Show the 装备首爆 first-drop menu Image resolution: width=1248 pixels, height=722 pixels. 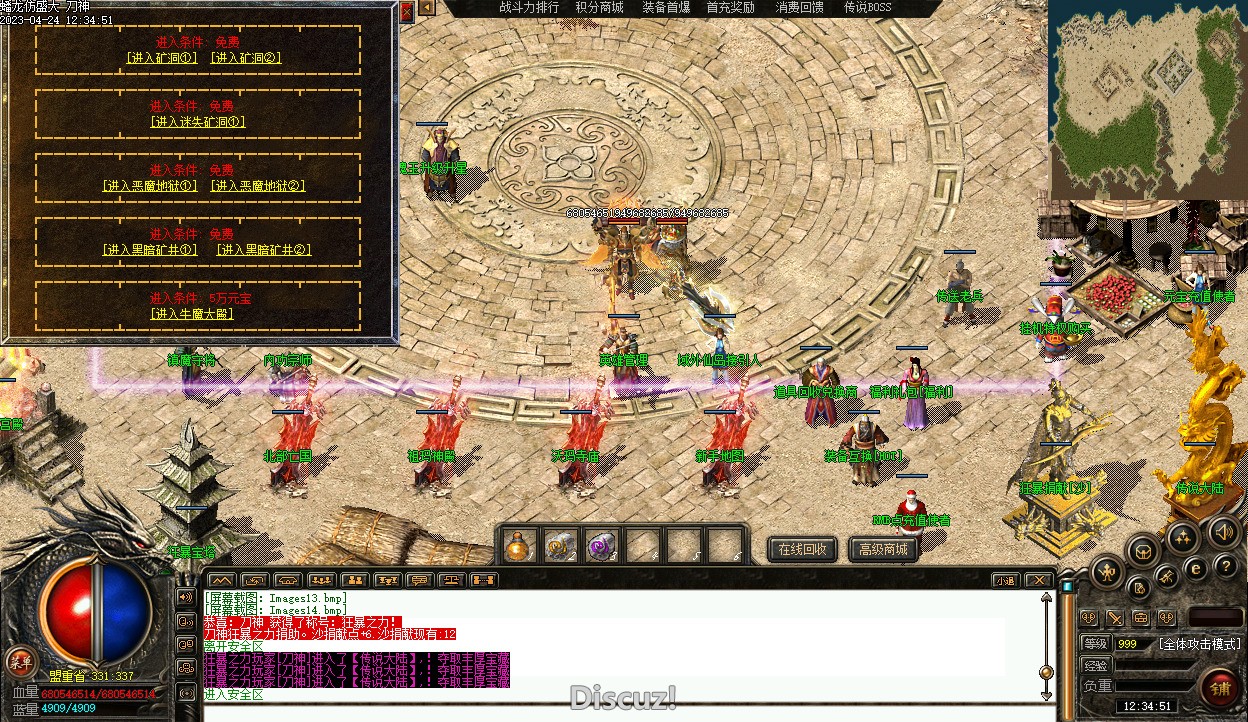click(666, 8)
